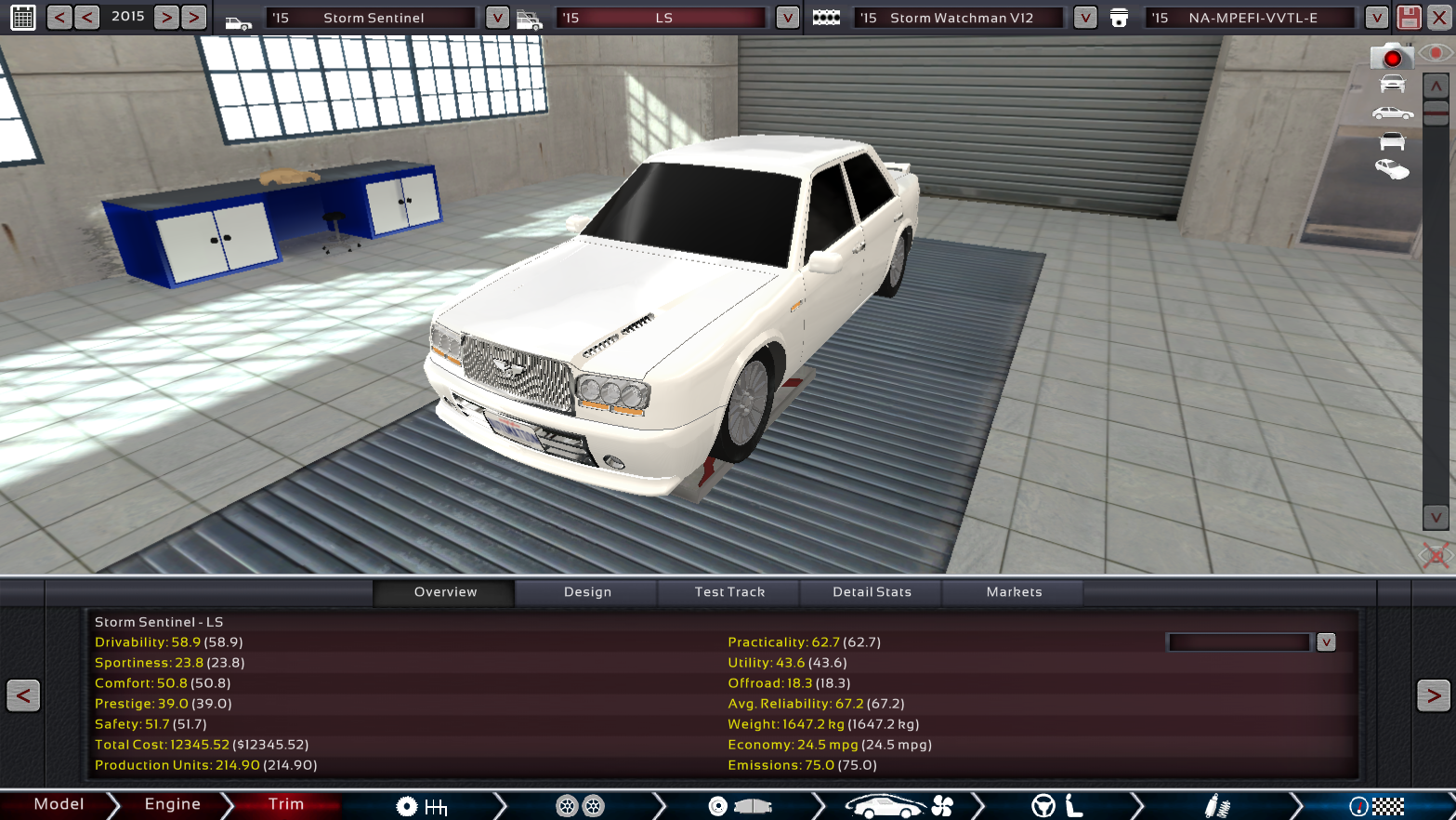The image size is (1456, 820).
Task: Open the gearbox and drivetrain step
Action: click(421, 806)
